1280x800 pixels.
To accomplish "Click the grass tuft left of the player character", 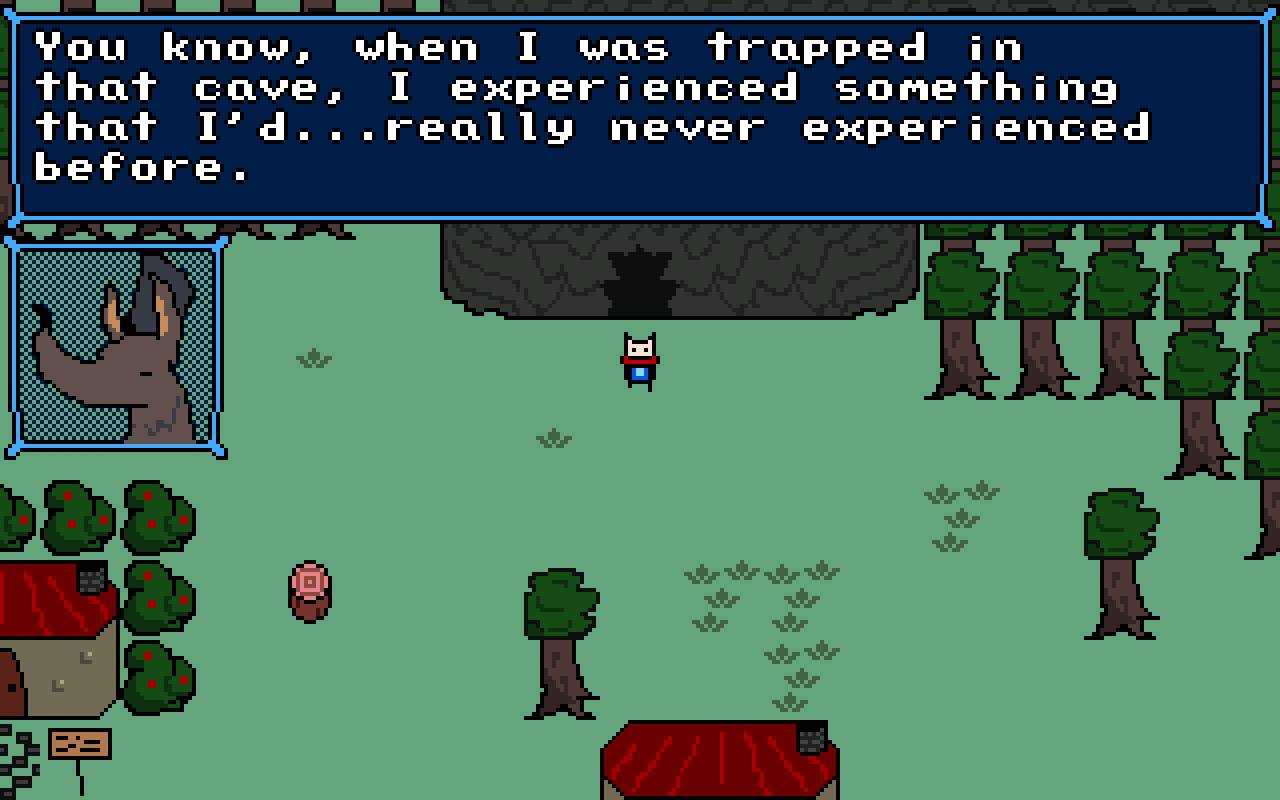I will tap(311, 357).
